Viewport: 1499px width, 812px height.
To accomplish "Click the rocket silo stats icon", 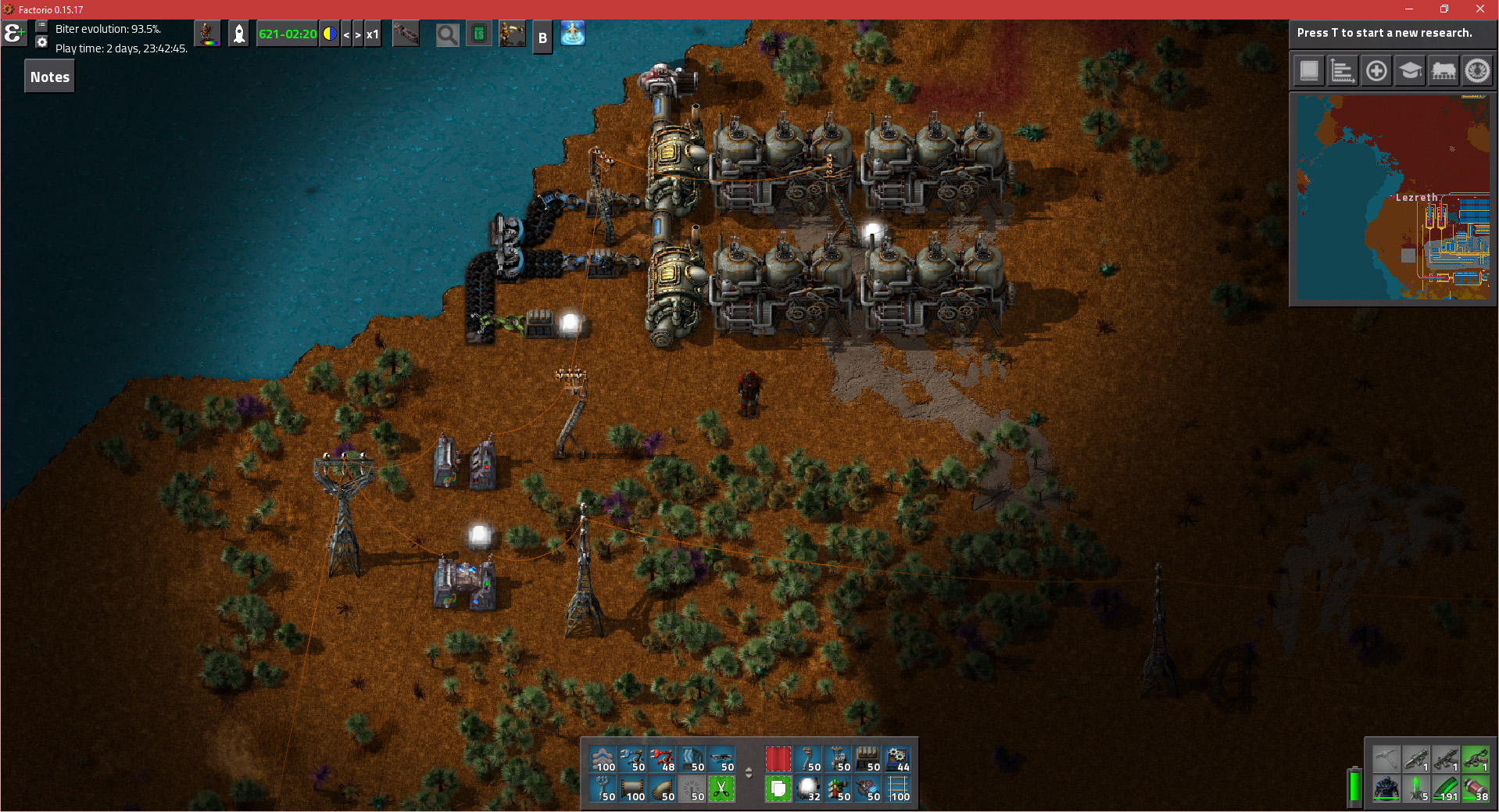I will [x=238, y=34].
